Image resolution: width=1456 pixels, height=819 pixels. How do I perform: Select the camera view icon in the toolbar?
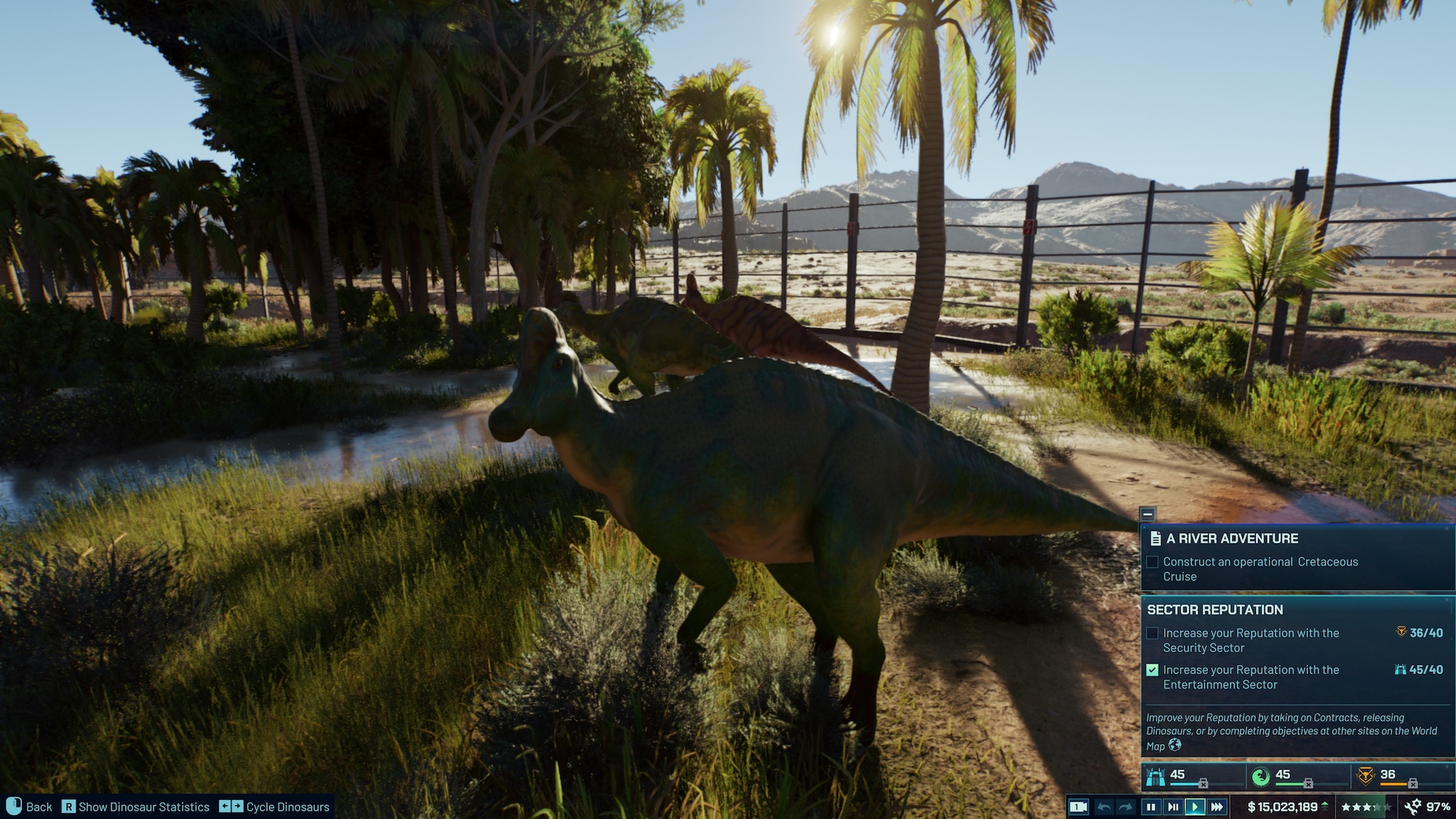click(x=1078, y=807)
